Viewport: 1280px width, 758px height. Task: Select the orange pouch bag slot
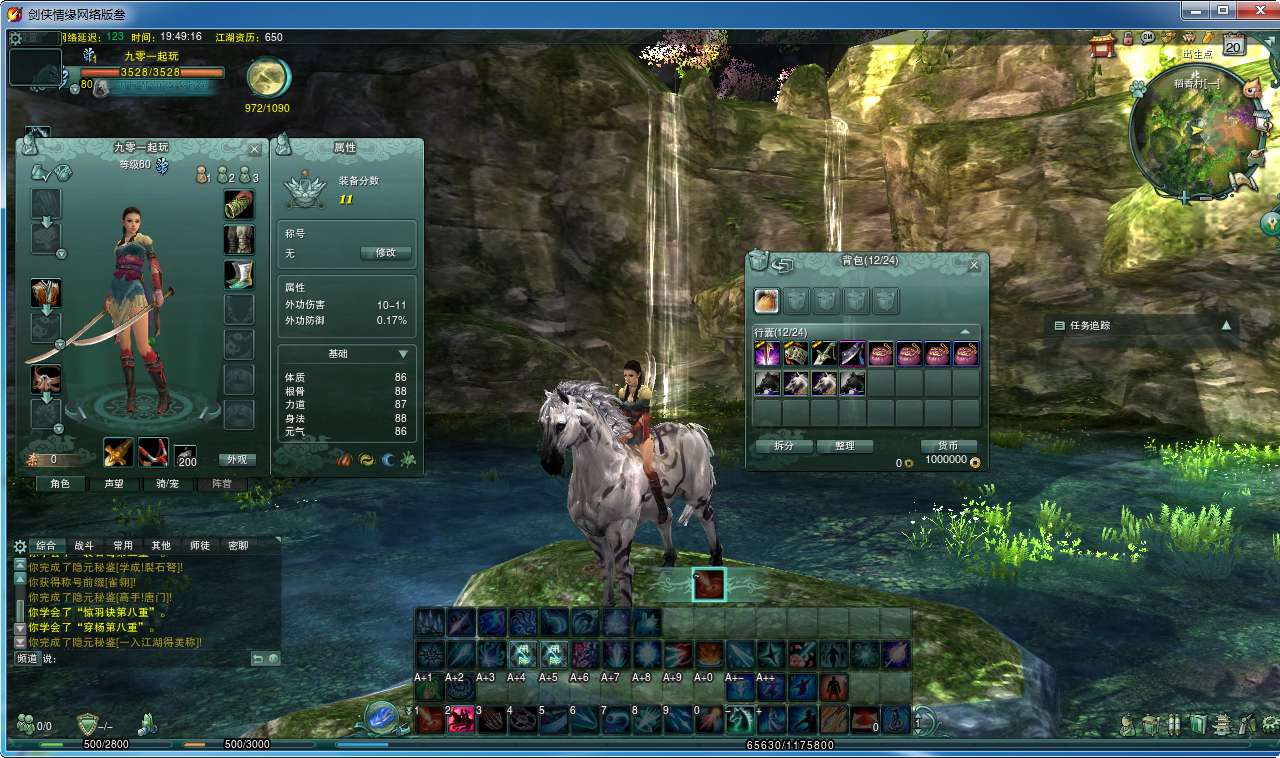767,301
